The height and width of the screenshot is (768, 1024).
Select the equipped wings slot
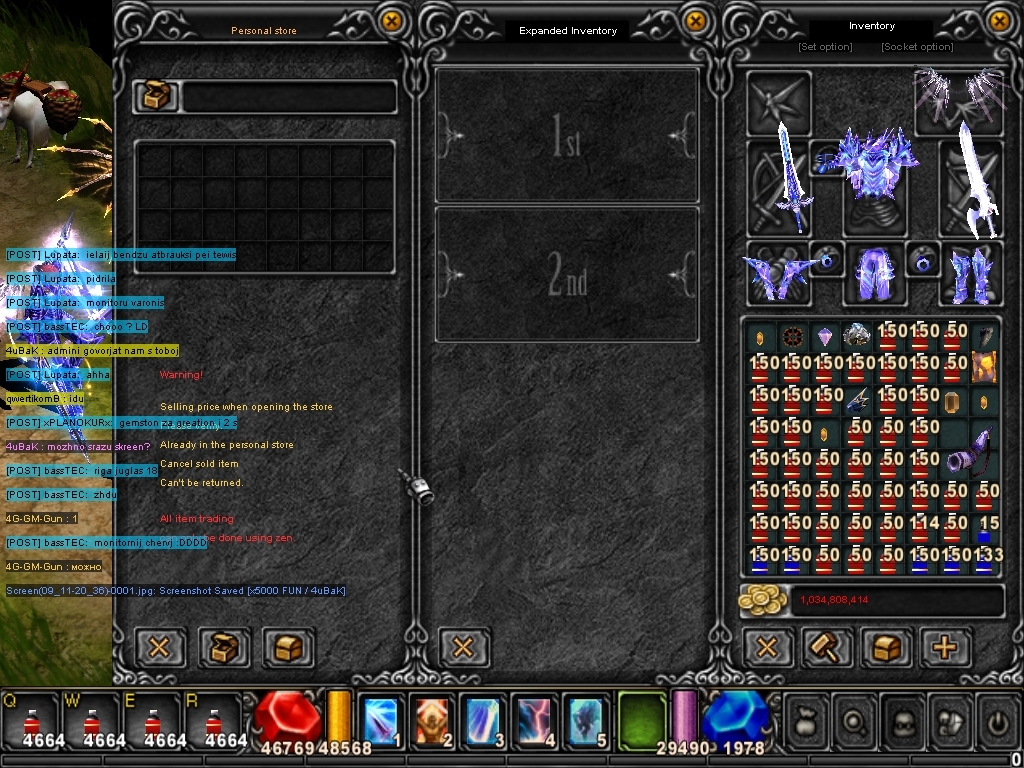coord(960,98)
